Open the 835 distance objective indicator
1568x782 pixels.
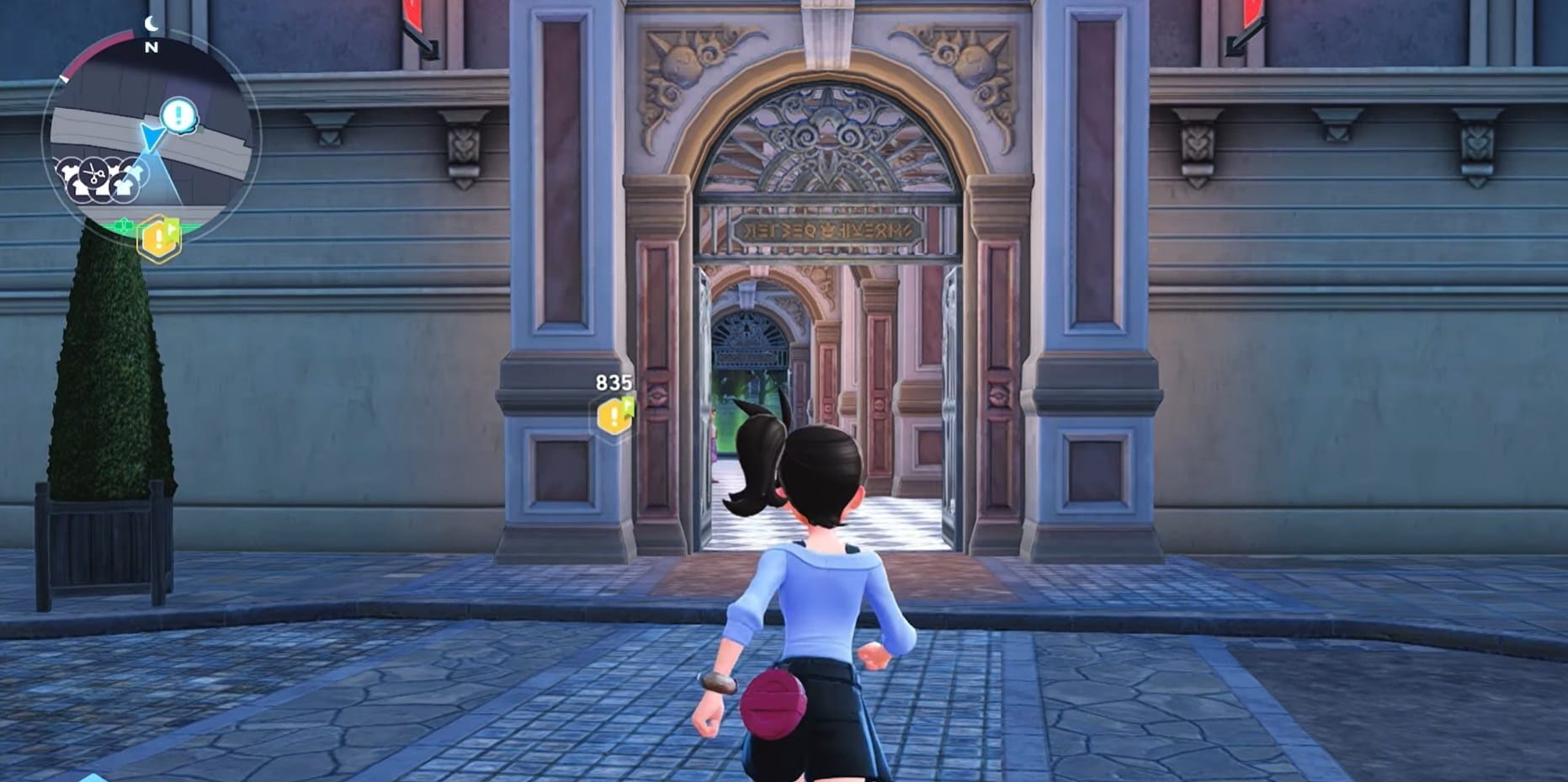[612, 383]
